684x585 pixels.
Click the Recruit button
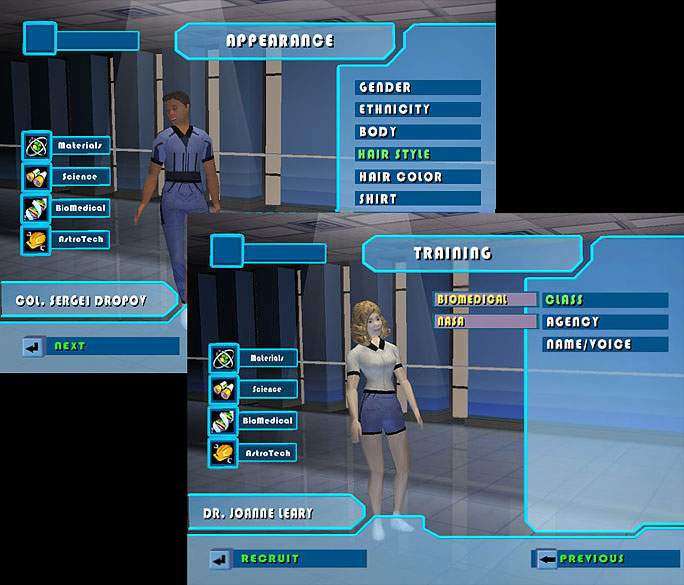(287, 558)
